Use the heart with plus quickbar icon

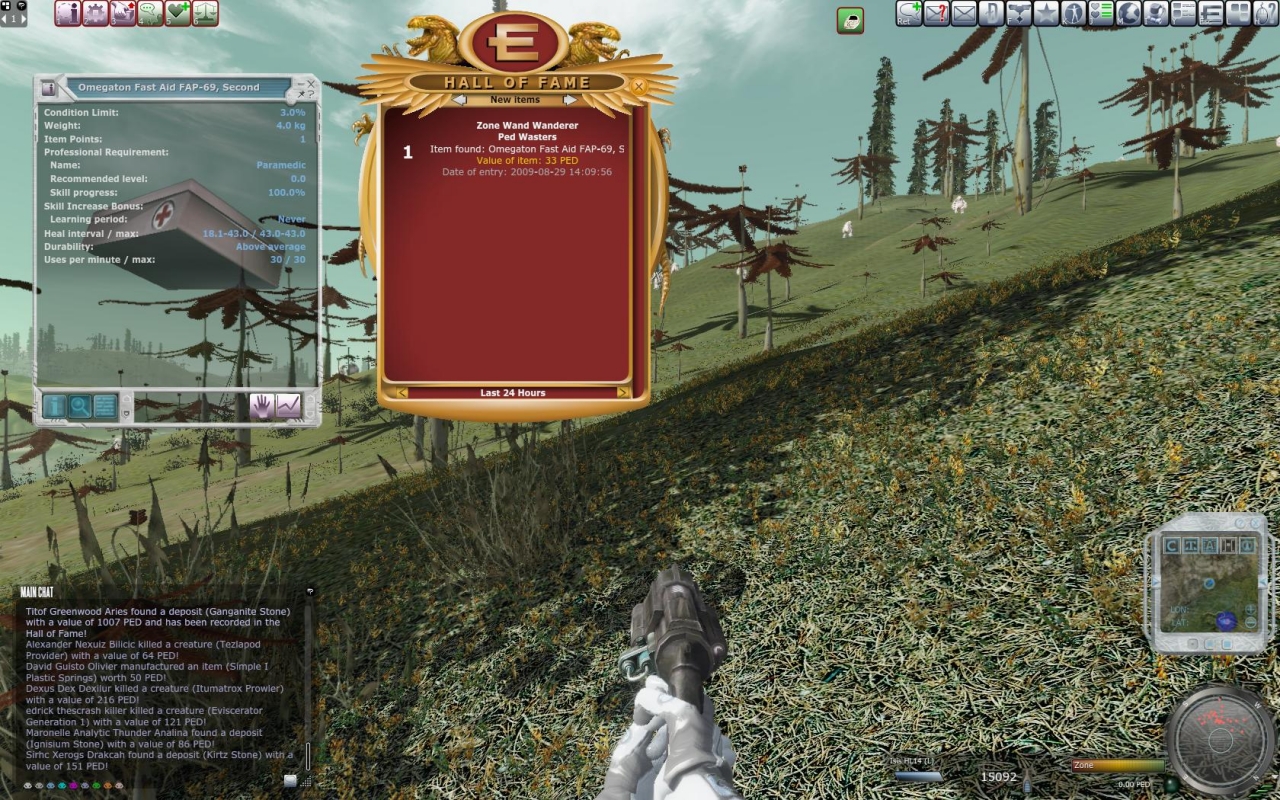pyautogui.click(x=178, y=13)
